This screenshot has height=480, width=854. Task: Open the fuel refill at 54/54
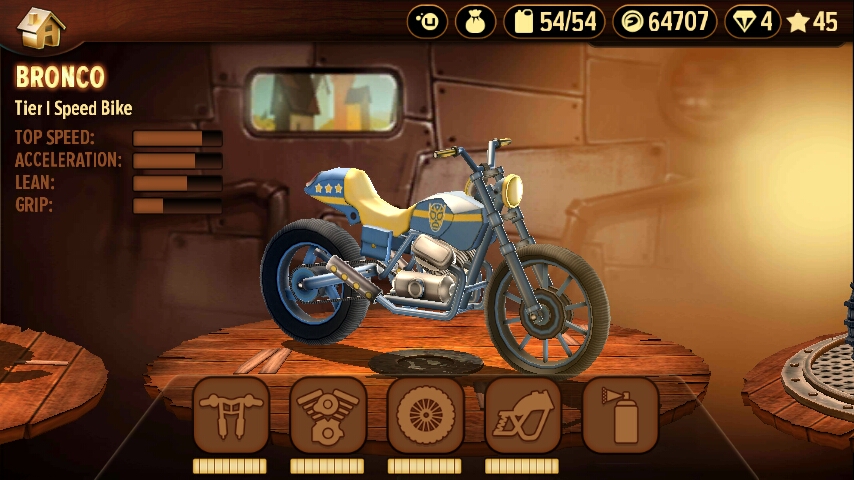click(x=554, y=21)
